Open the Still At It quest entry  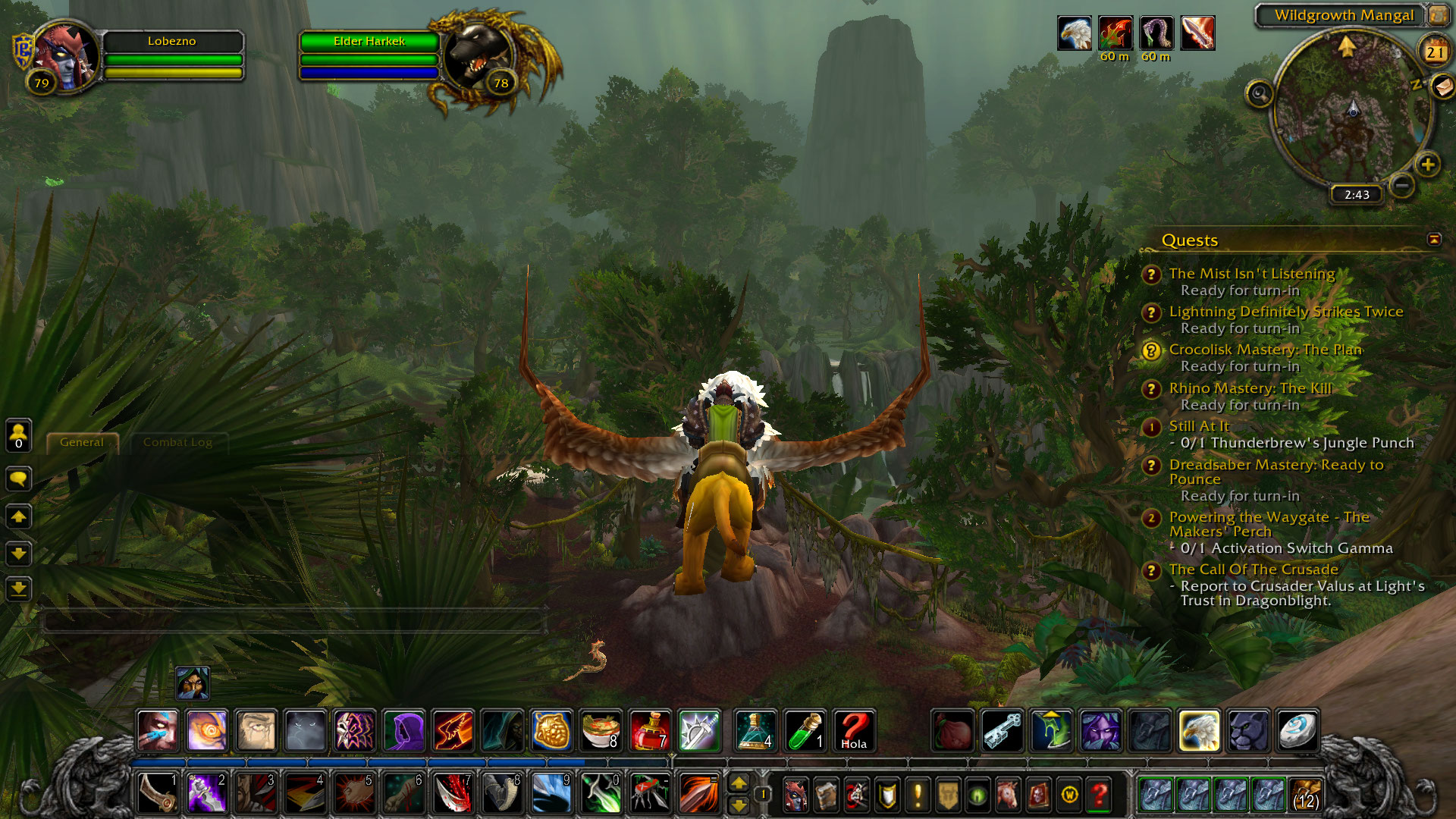[x=1199, y=426]
